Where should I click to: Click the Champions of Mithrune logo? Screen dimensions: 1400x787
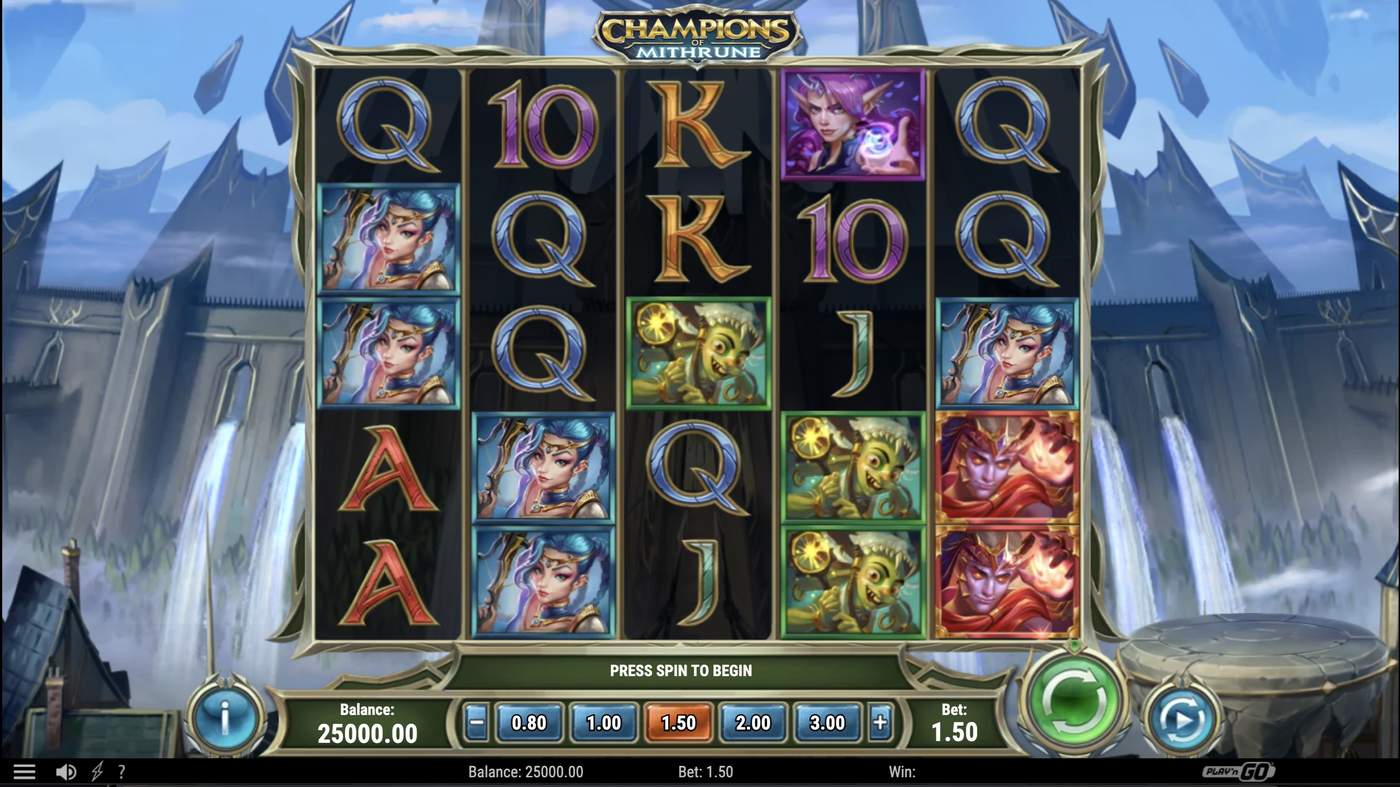697,32
